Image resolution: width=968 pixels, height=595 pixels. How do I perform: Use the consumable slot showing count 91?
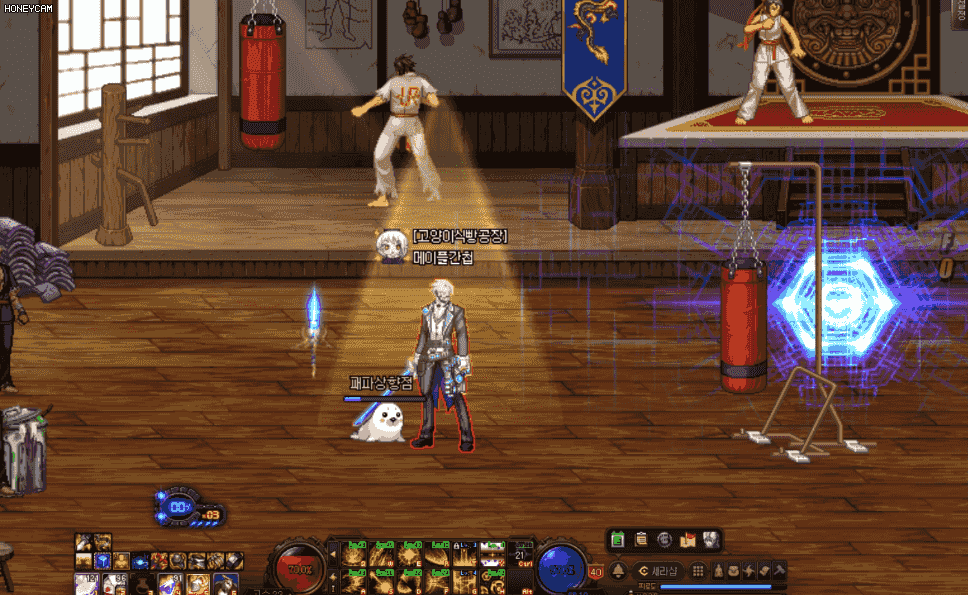[168, 584]
